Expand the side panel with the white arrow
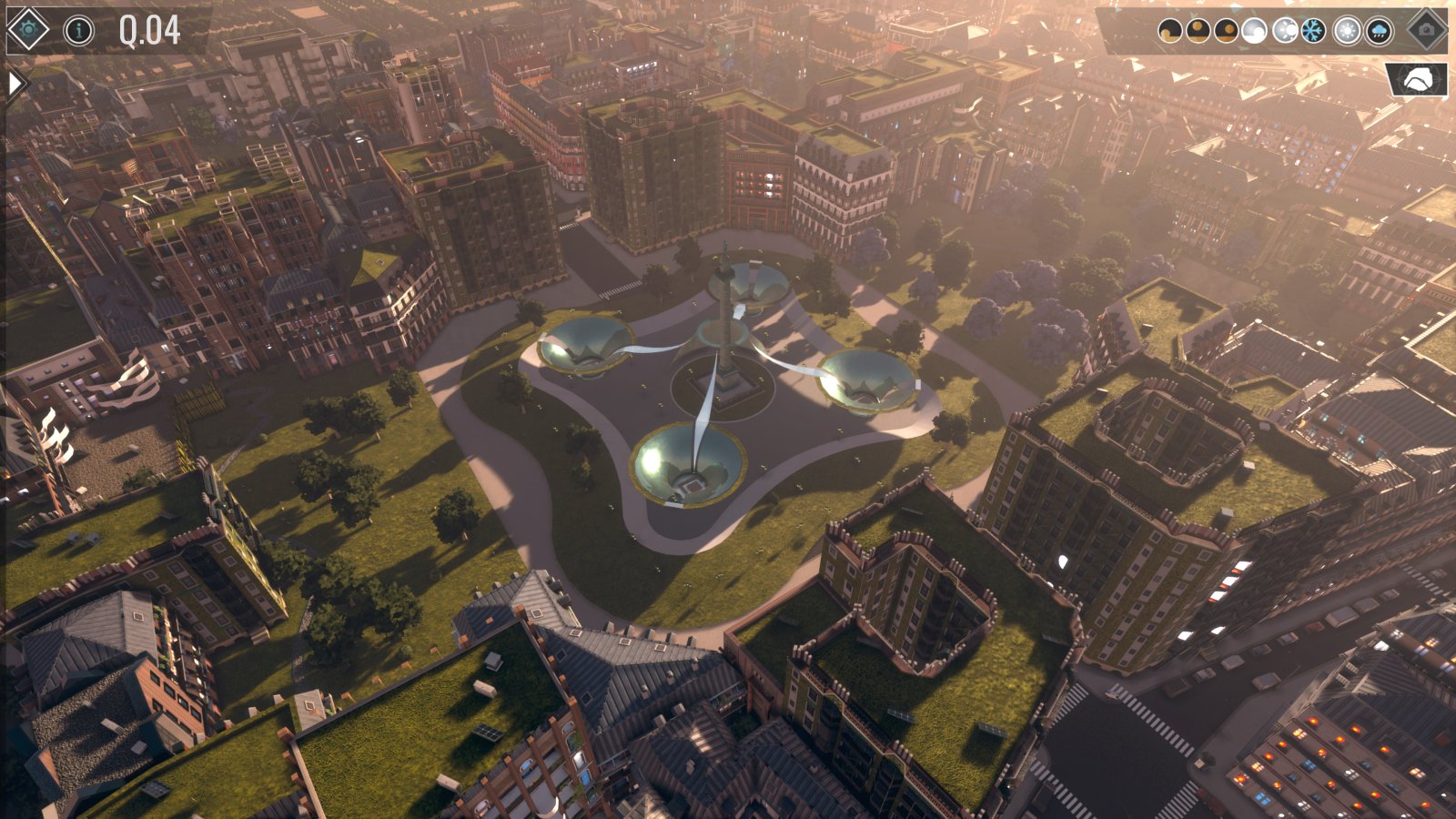 coord(15,84)
